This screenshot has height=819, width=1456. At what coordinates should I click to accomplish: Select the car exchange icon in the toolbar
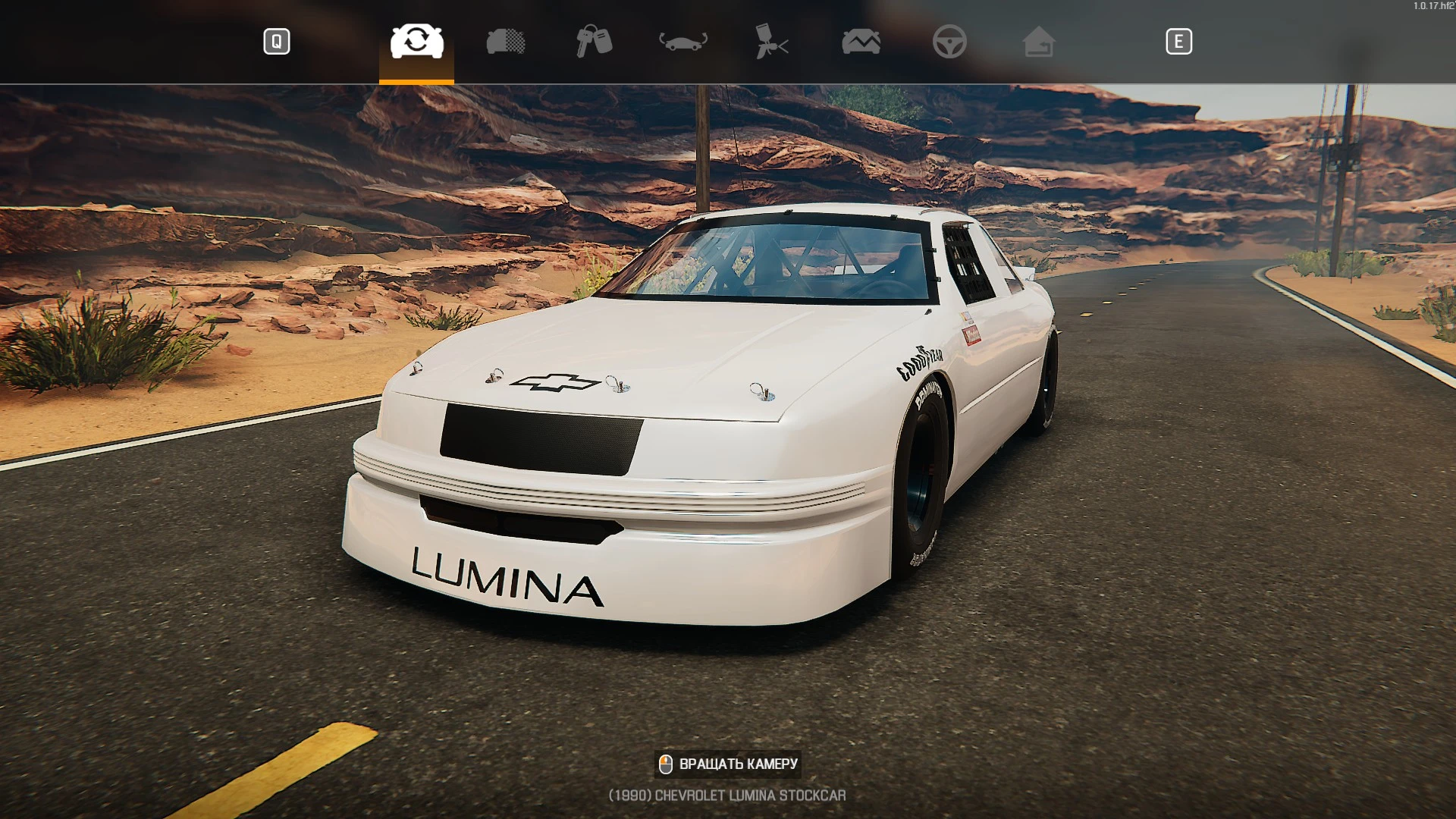coord(417,42)
